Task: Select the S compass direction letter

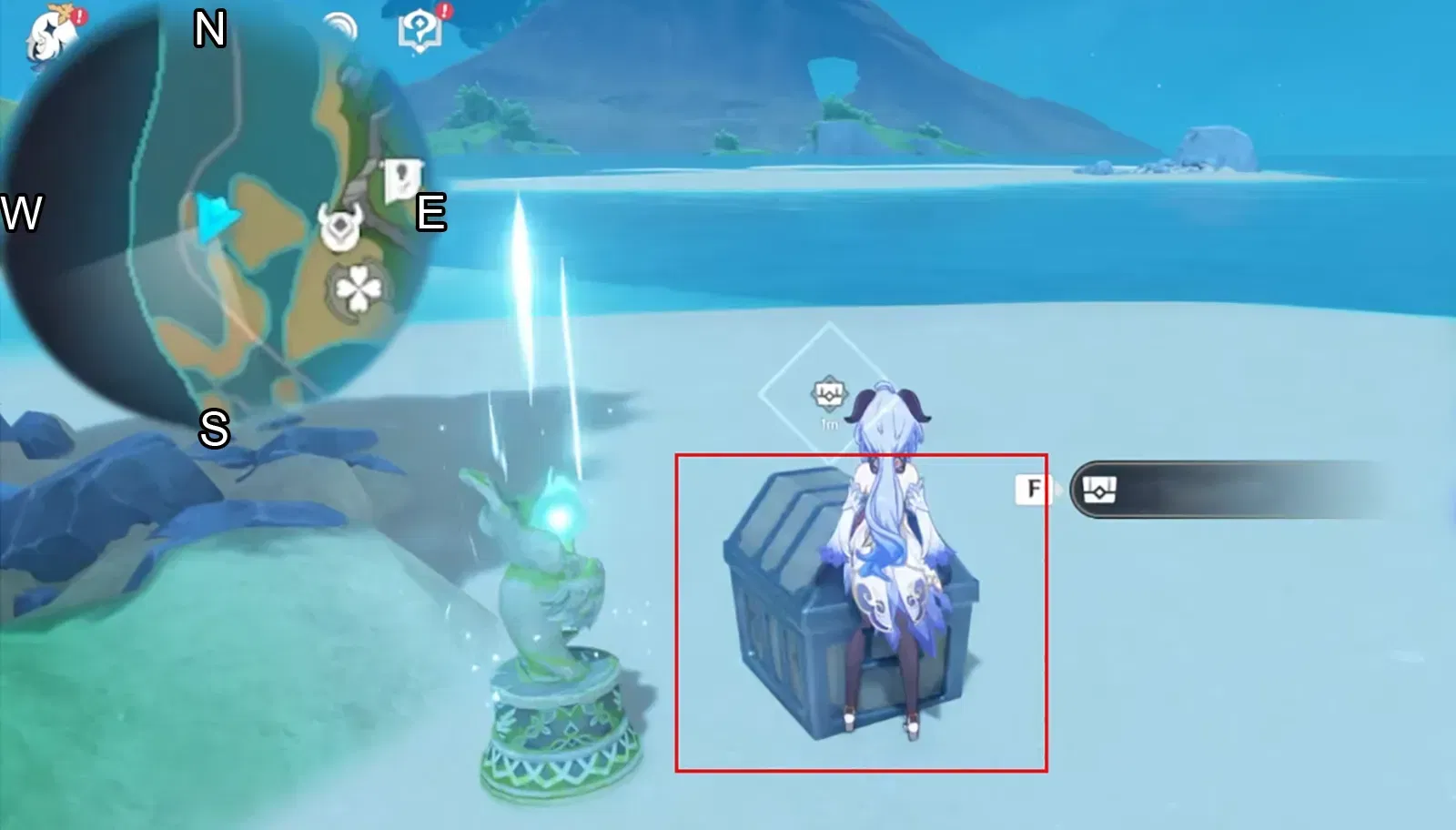Action: click(x=214, y=430)
